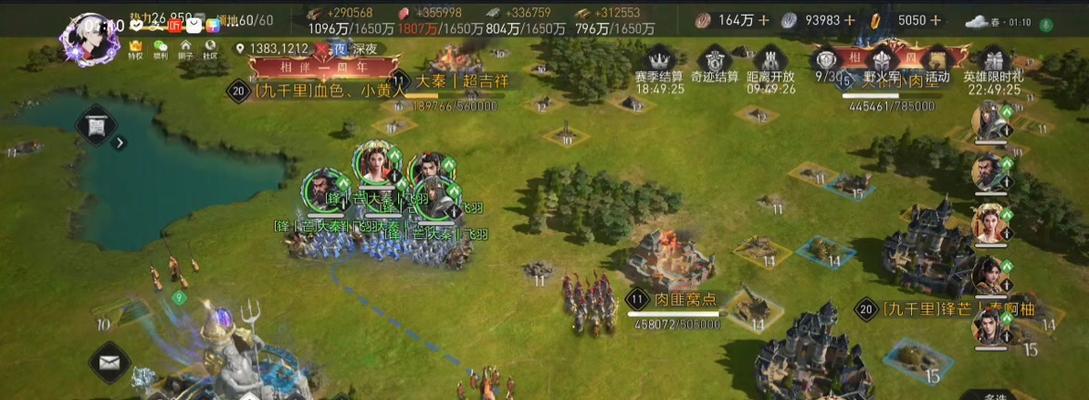Image resolution: width=1089 pixels, height=400 pixels.
Task: Open the 圈子 circle icon
Action: (x=185, y=49)
